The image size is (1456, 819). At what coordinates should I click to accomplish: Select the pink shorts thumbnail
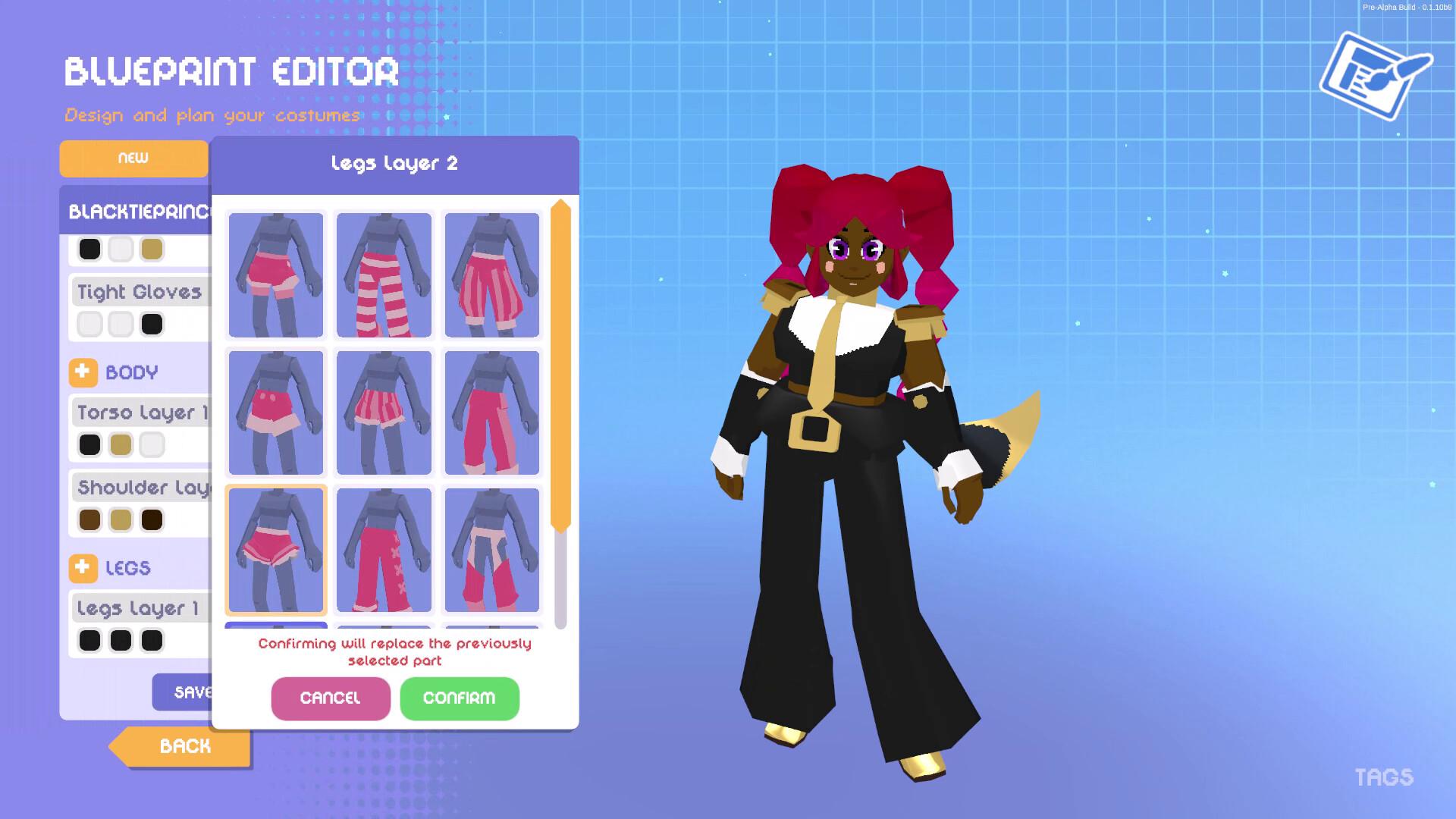click(276, 275)
